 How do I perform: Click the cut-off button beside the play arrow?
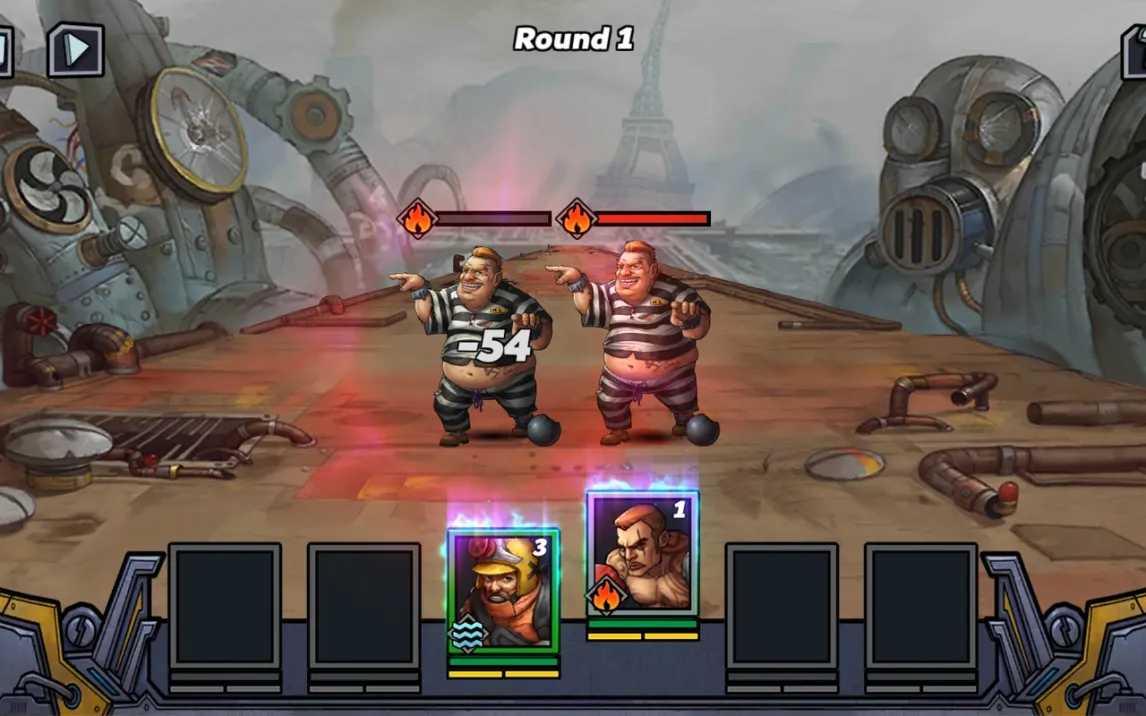pyautogui.click(x=5, y=50)
